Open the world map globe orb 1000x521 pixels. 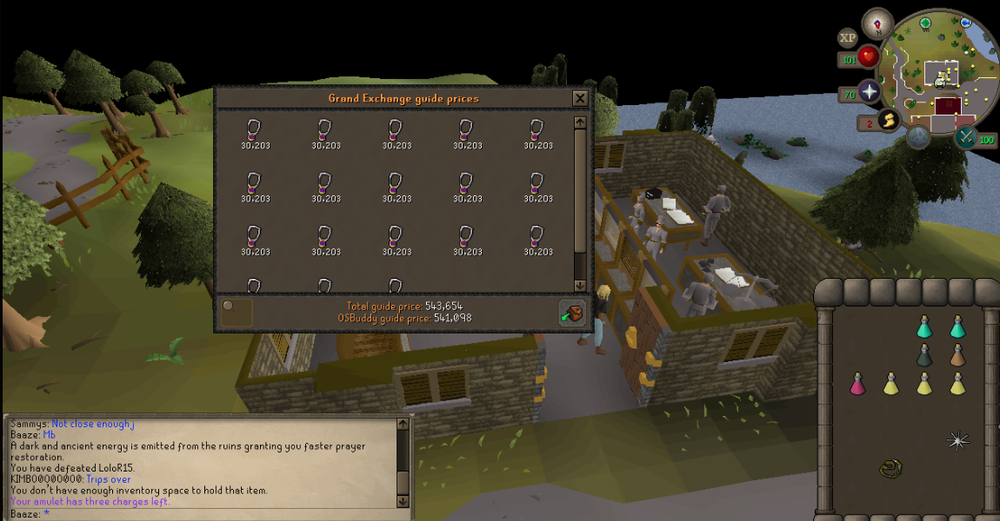coord(917,137)
